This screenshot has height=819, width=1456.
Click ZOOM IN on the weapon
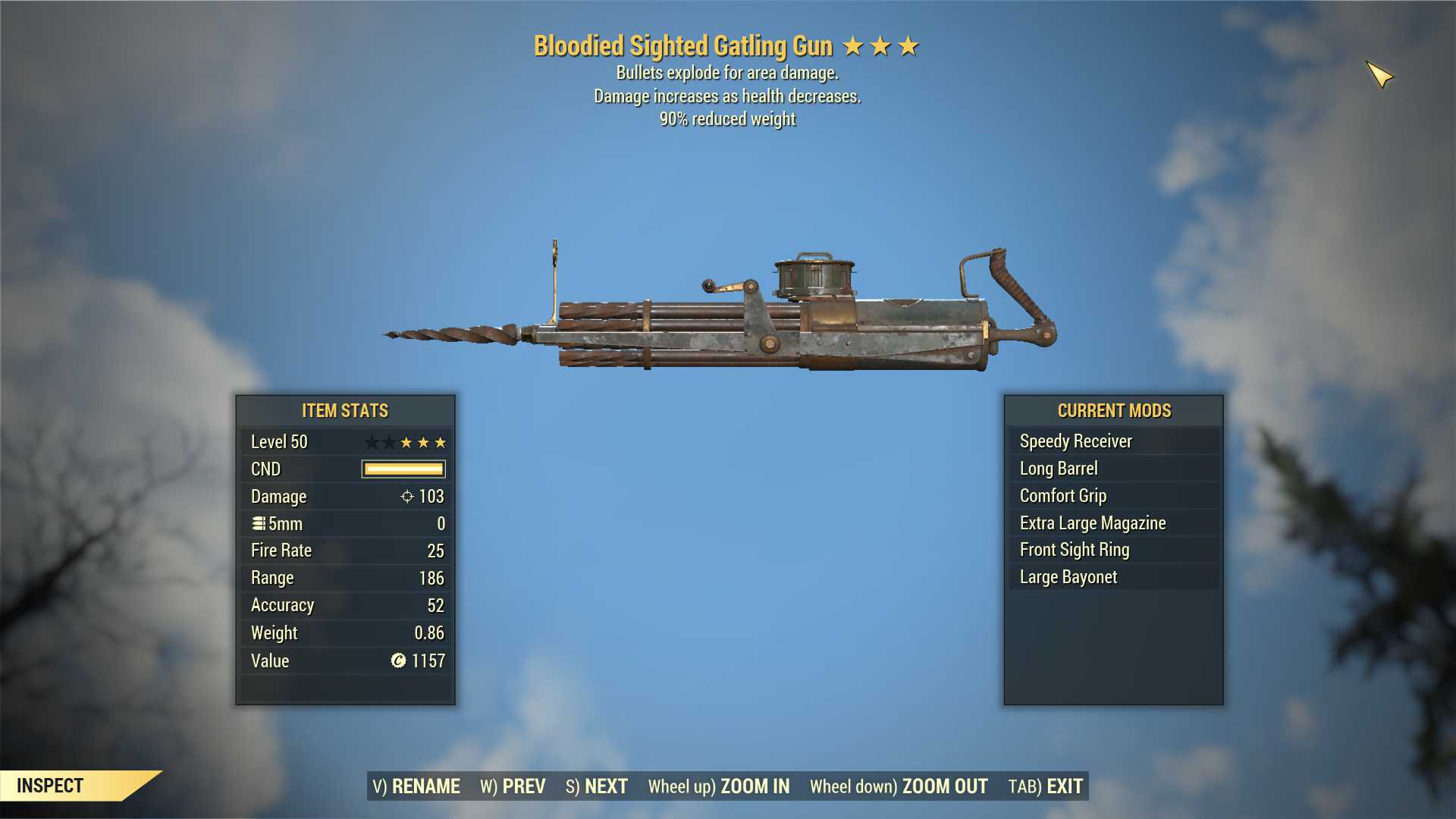click(719, 786)
